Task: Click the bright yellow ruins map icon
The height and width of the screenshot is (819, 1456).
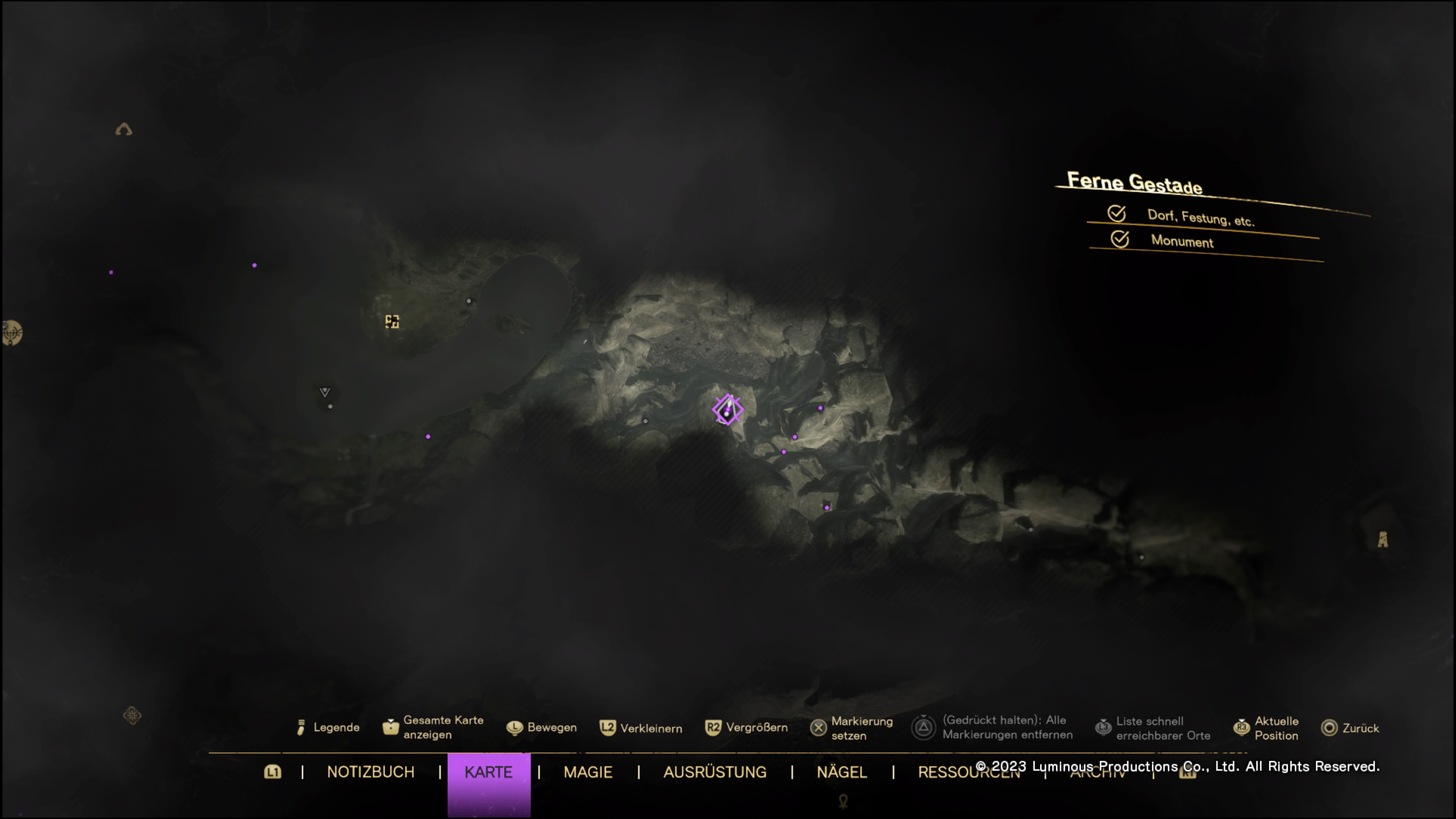Action: (392, 322)
